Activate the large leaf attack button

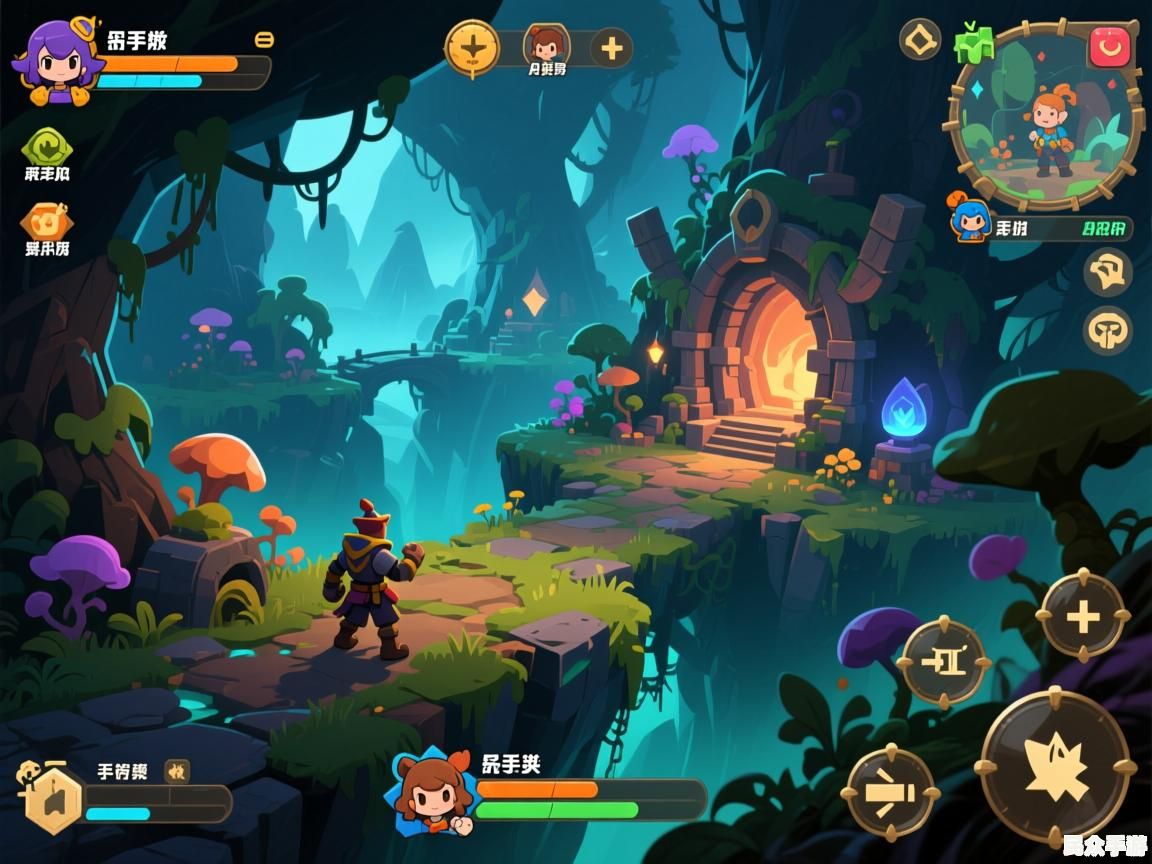1055,765
